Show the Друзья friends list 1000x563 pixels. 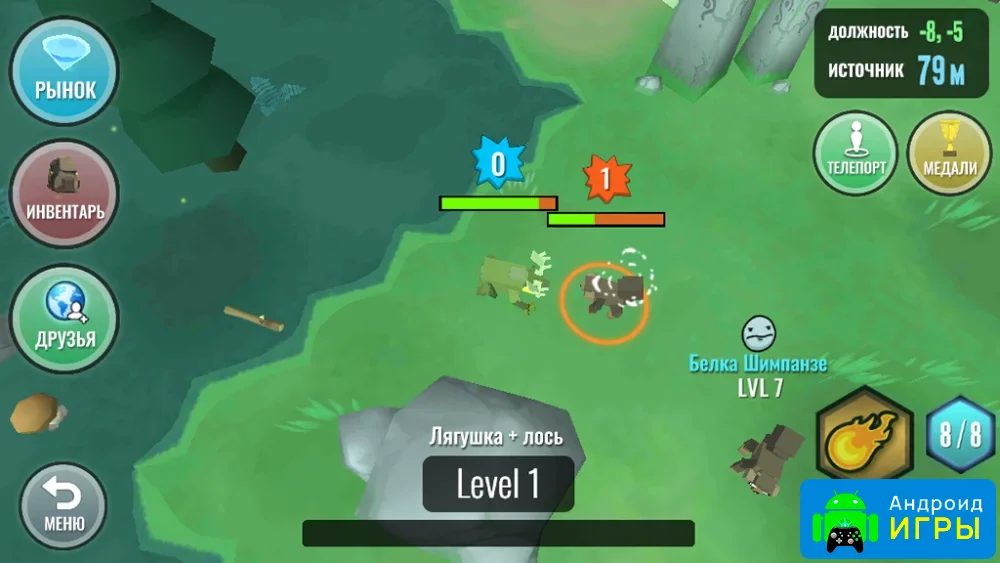65,318
